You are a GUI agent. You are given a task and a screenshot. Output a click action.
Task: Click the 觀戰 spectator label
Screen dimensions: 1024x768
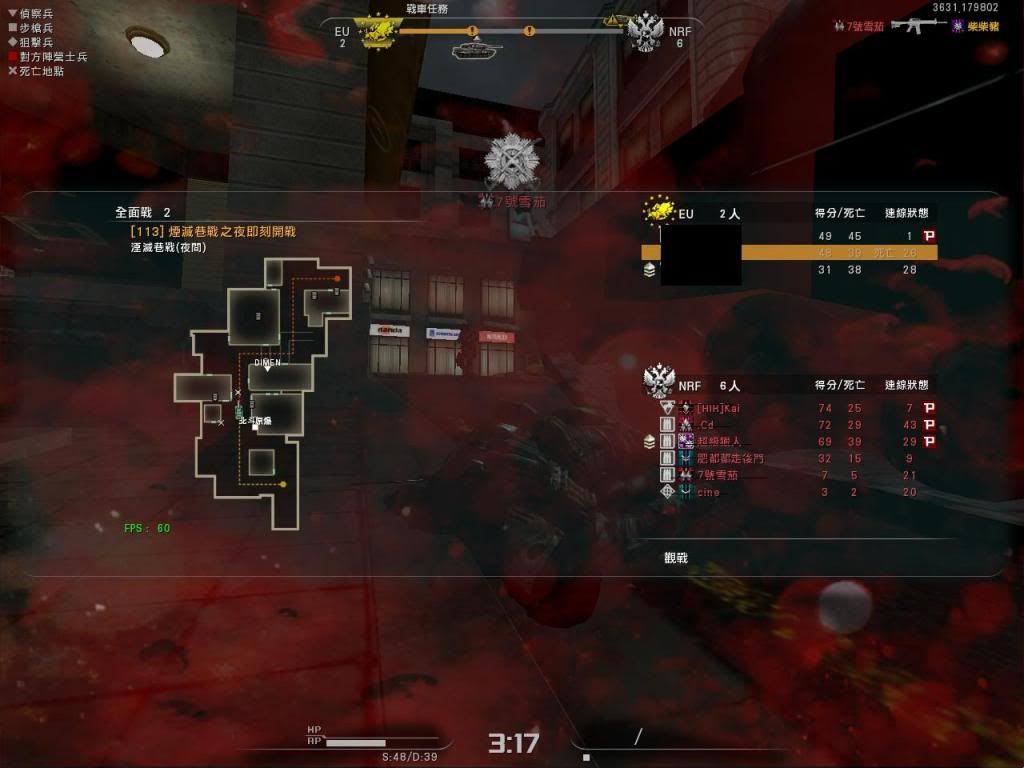[676, 558]
